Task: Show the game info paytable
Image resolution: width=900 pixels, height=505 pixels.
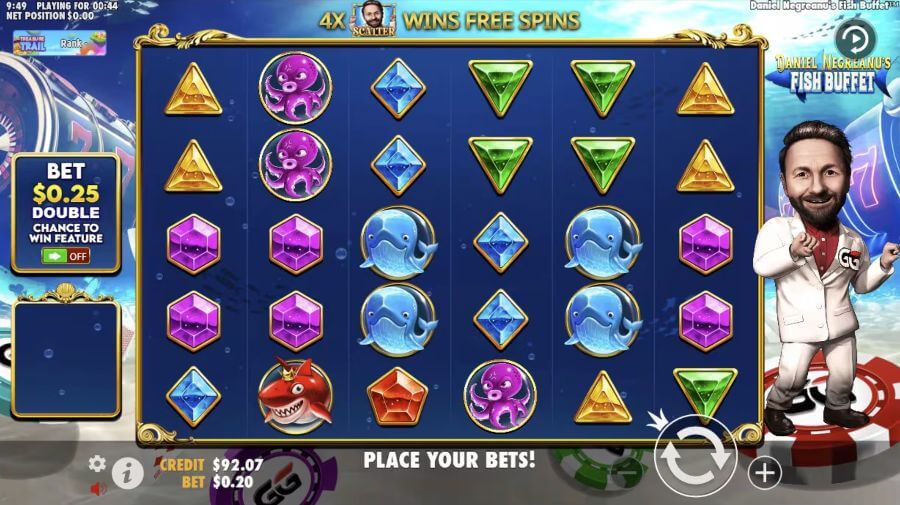Action: [126, 472]
